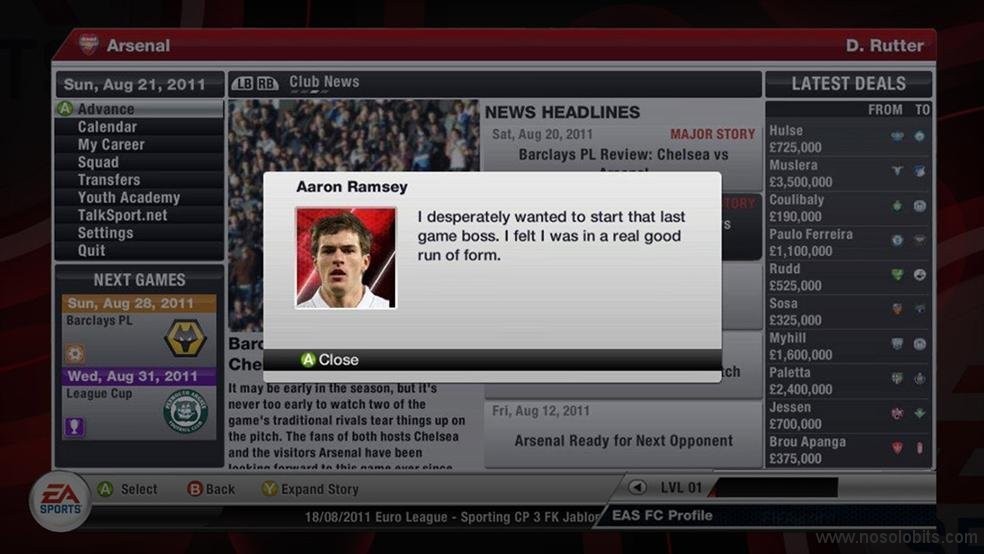Image resolution: width=984 pixels, height=554 pixels.
Task: Open the Calendar menu entry
Action: click(x=107, y=127)
